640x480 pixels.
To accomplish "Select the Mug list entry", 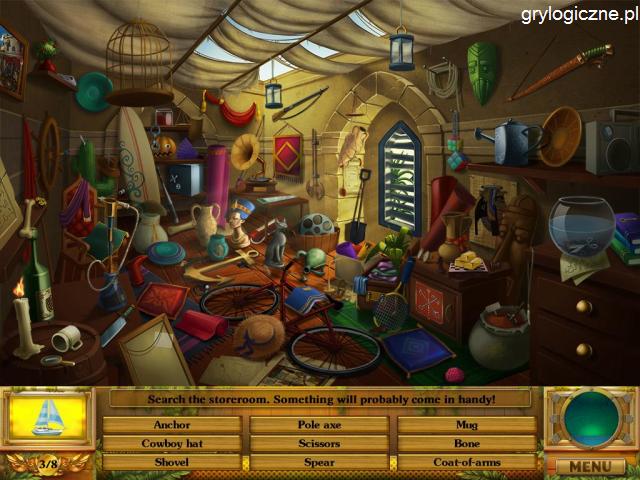I will (466, 425).
